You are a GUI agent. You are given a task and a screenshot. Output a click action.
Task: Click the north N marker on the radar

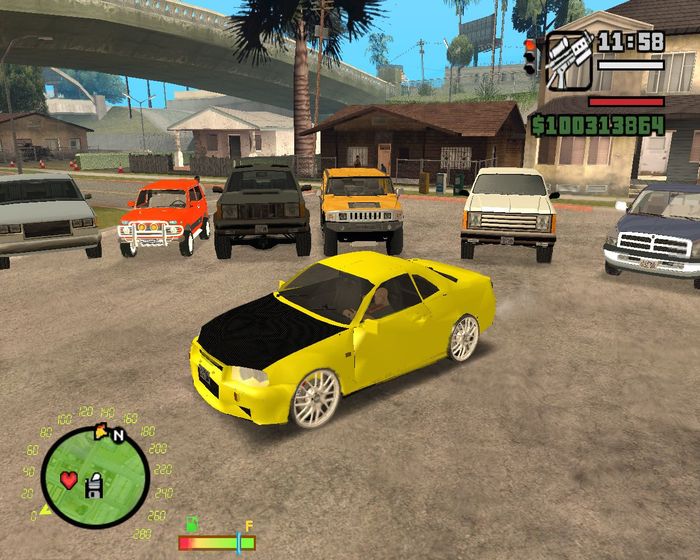coord(118,435)
